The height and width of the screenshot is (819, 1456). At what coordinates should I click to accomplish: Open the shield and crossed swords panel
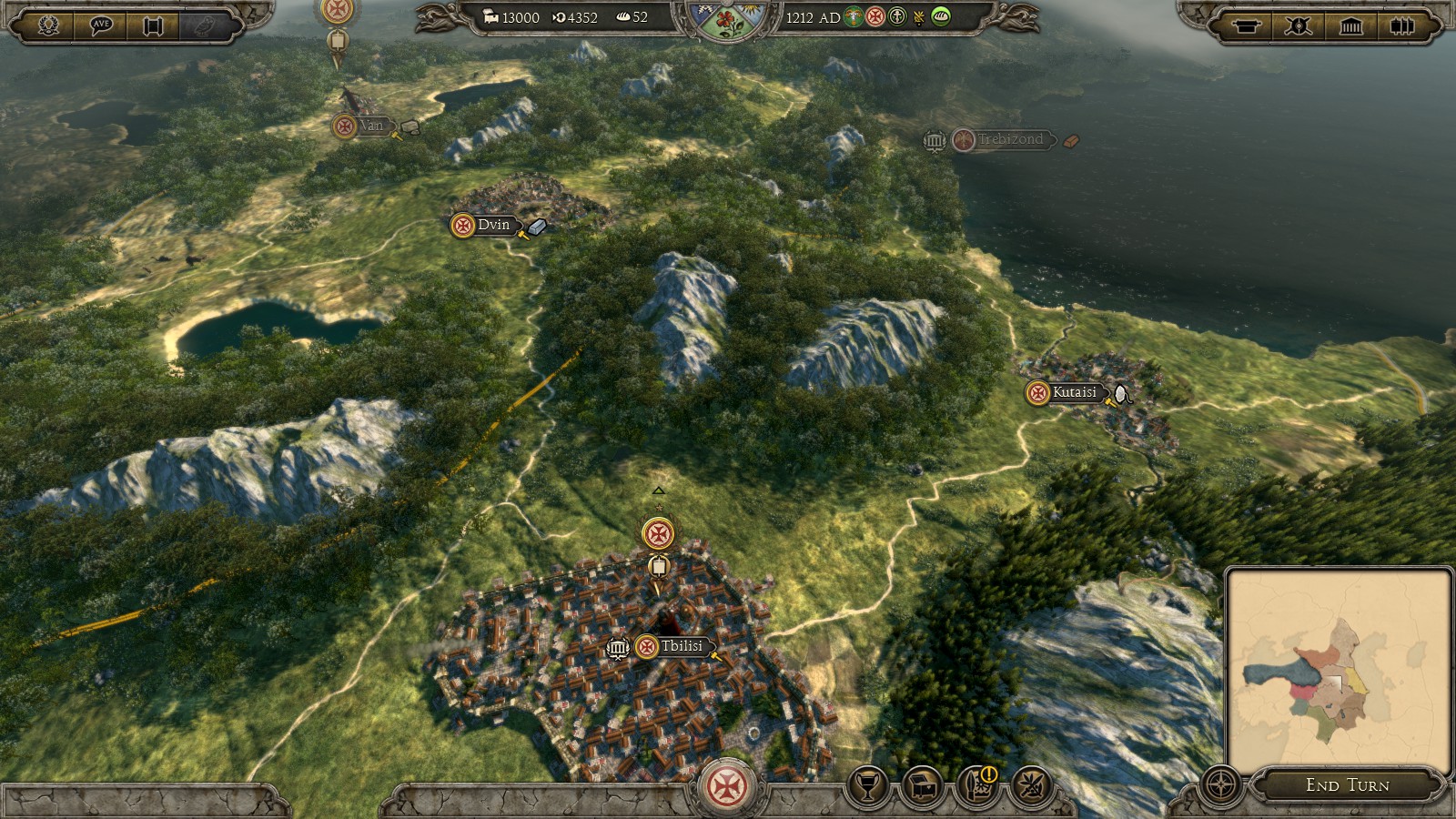tap(1299, 25)
